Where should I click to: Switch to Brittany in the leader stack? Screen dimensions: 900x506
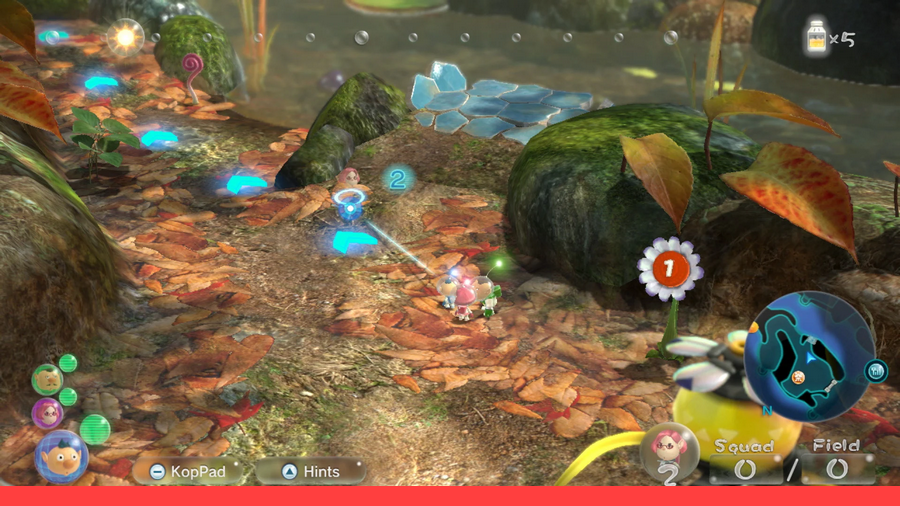(47, 412)
